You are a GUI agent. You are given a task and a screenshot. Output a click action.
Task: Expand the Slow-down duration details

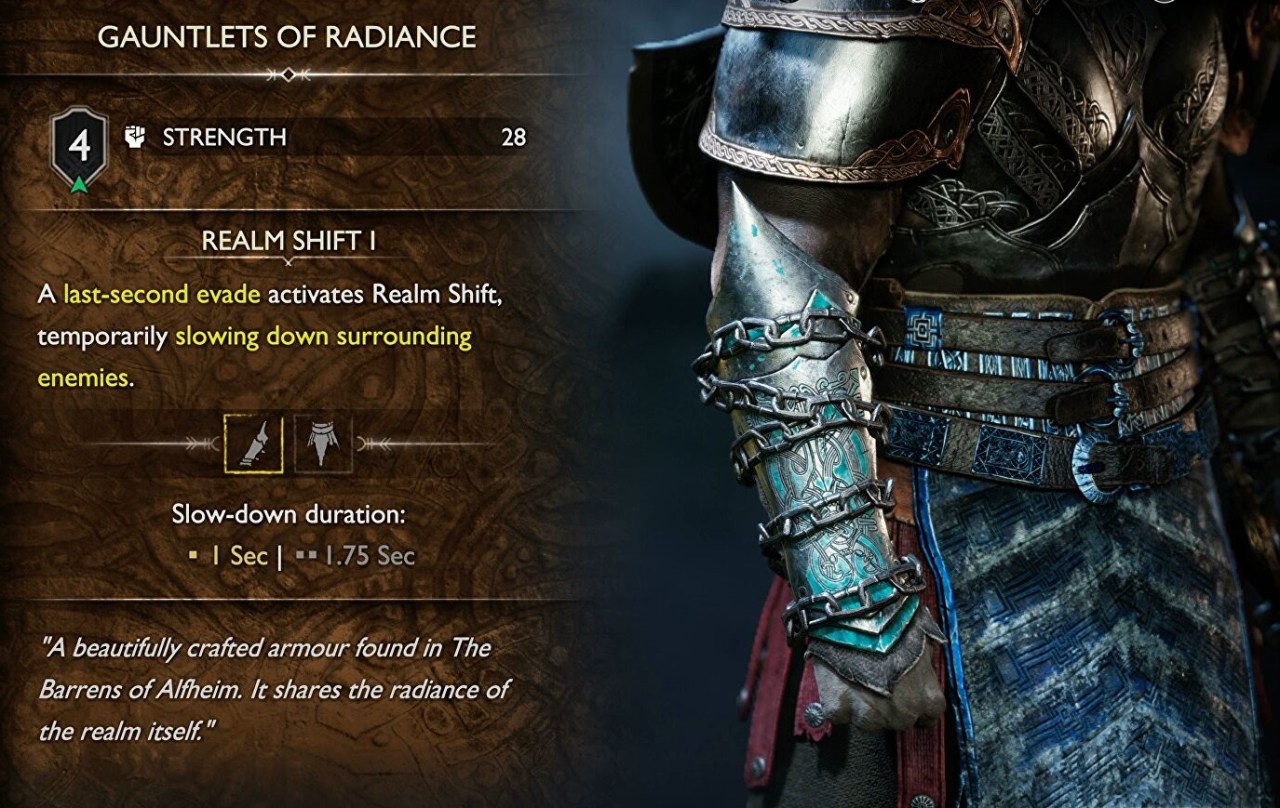(287, 513)
